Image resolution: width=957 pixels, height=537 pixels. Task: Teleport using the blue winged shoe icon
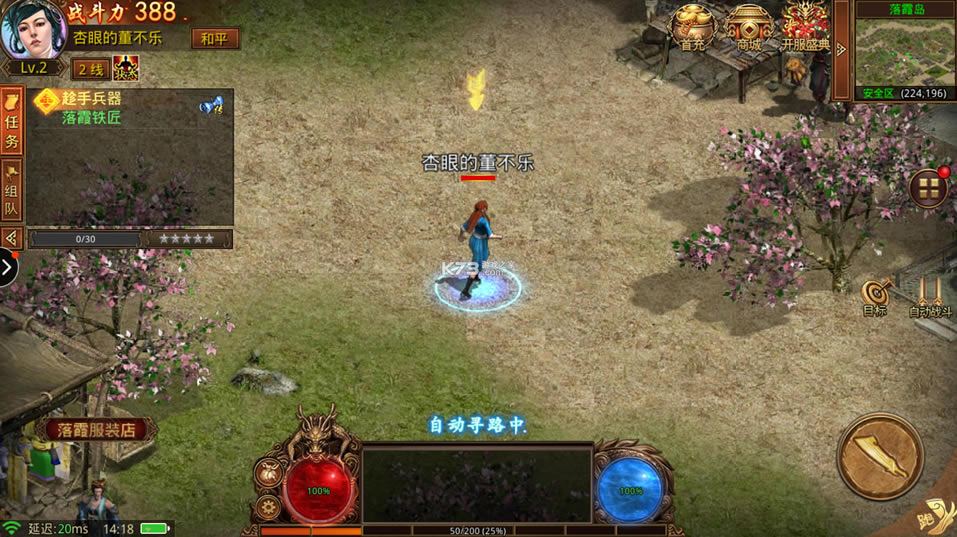pyautogui.click(x=212, y=104)
